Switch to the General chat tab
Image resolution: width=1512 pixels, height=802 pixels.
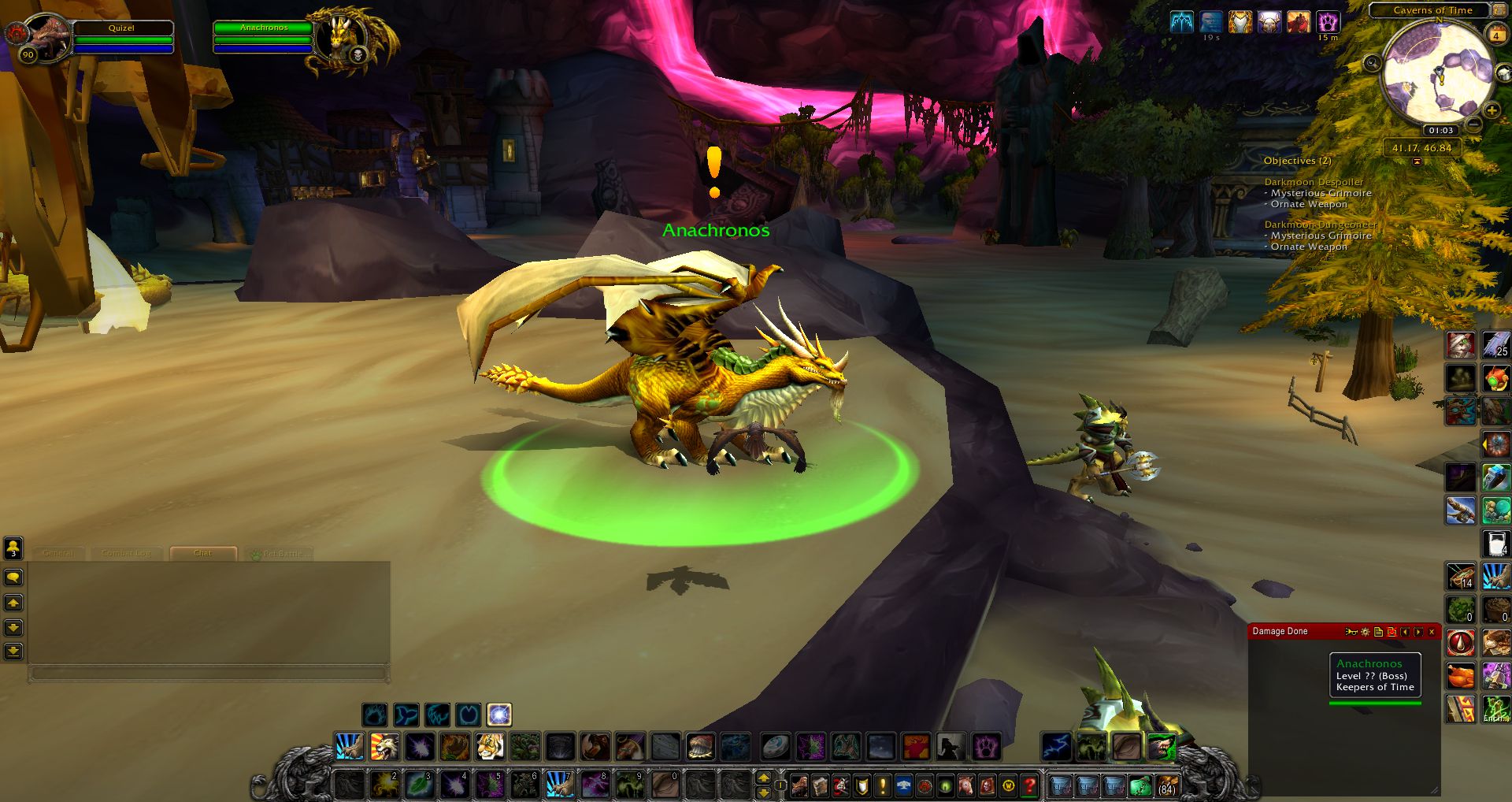(58, 553)
